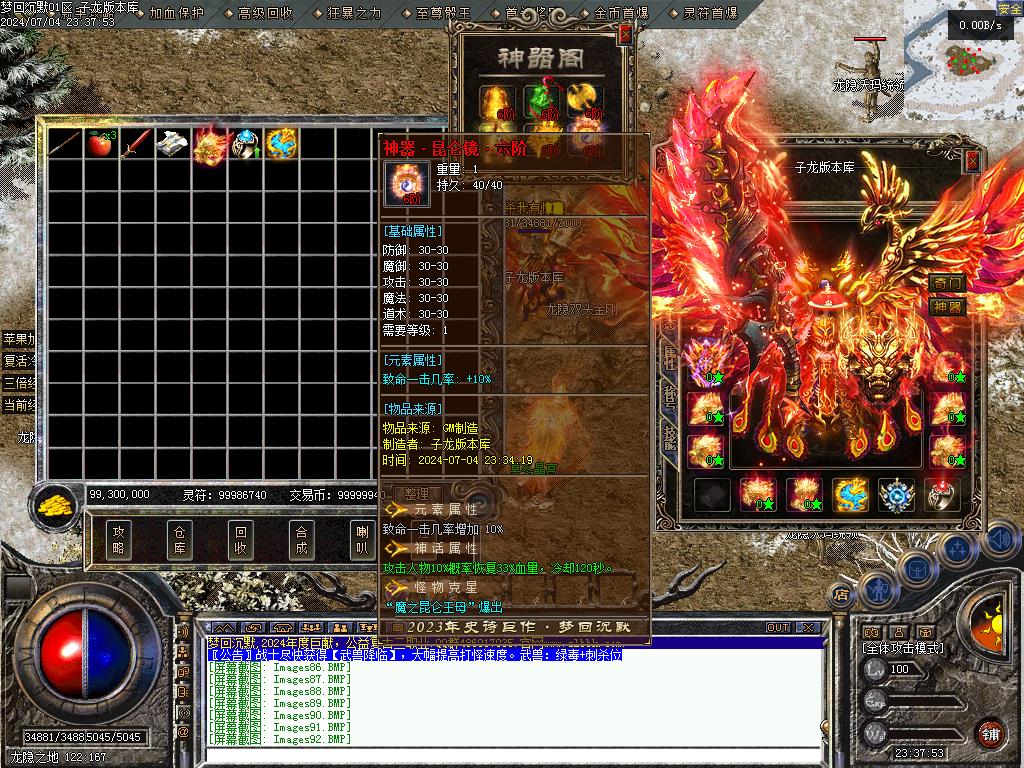The width and height of the screenshot is (1024, 768).
Task: Close the 神器阁 artifact window
Action: 626,34
